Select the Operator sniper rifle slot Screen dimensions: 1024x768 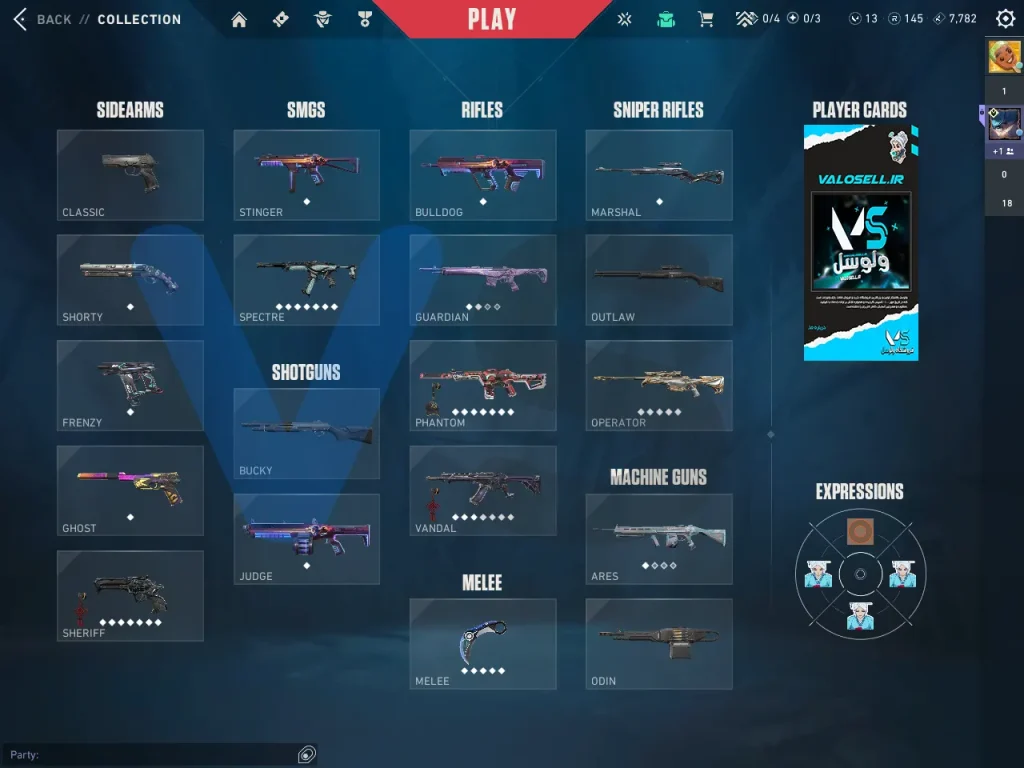click(x=658, y=385)
